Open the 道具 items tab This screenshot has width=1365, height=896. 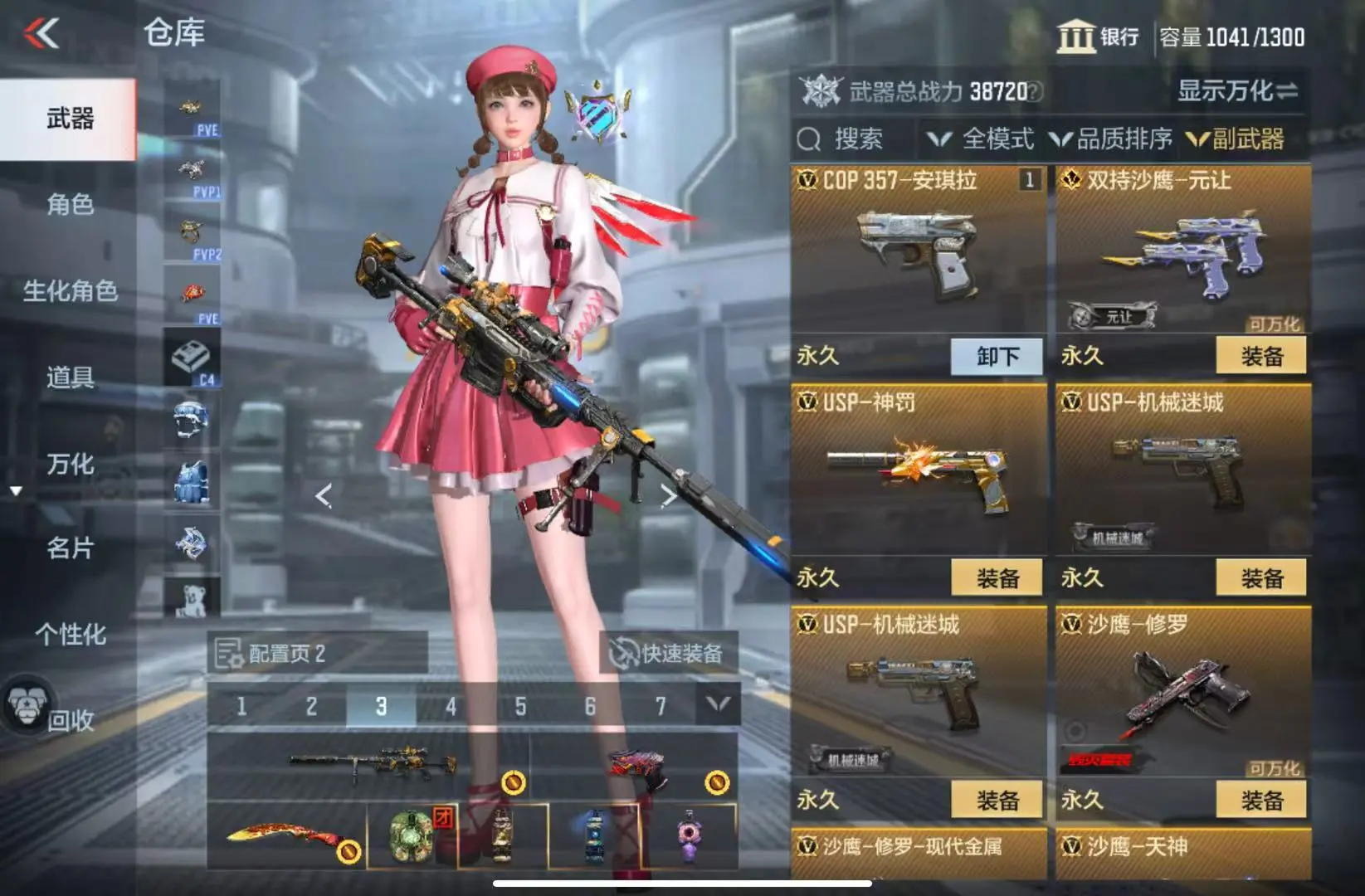click(x=70, y=377)
